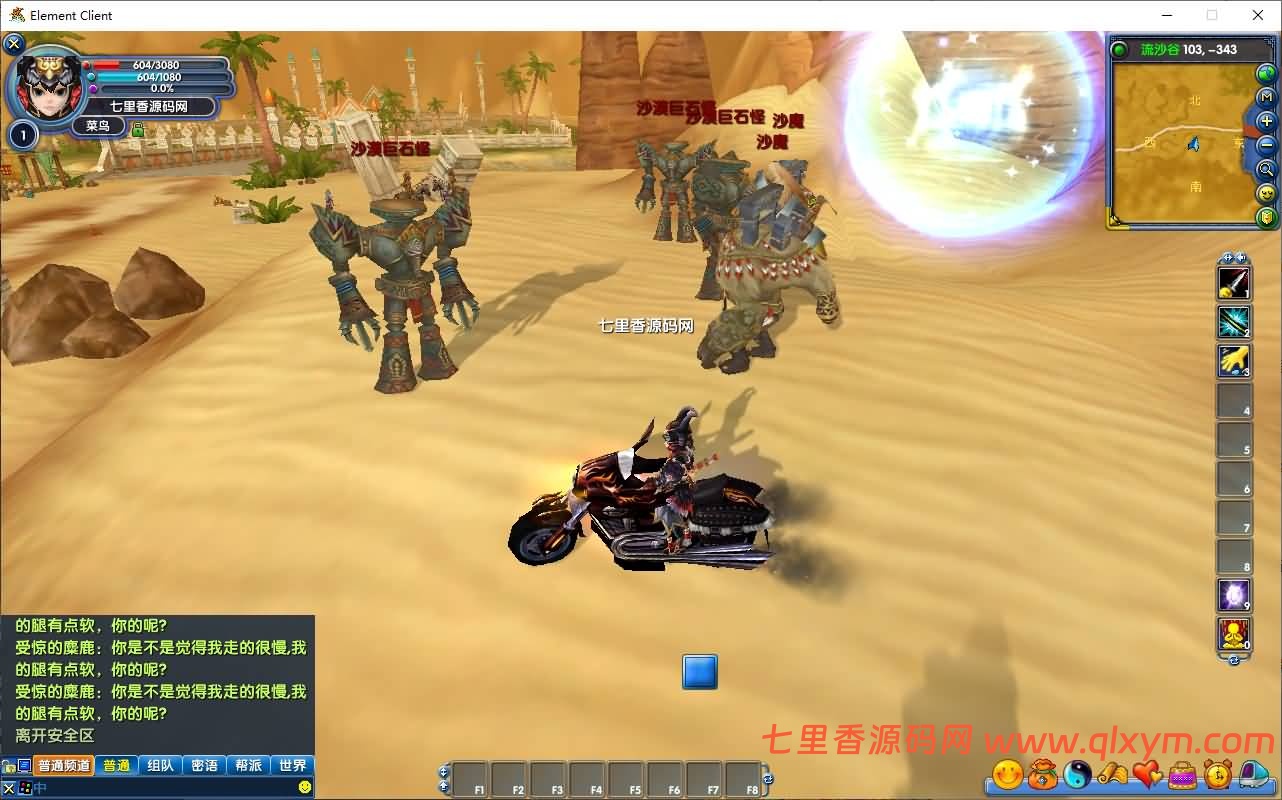Click the M button beside the minimap
This screenshot has height=800, width=1282.
(1266, 98)
